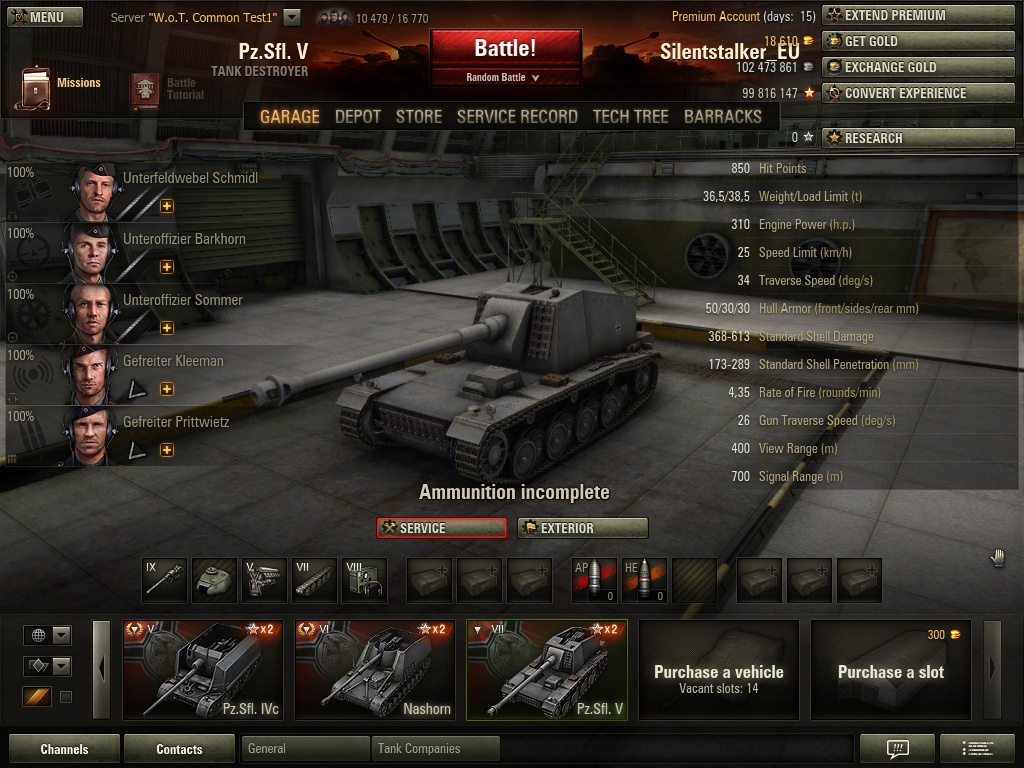
Task: Start a battle with the red Battle! button
Action: (505, 49)
